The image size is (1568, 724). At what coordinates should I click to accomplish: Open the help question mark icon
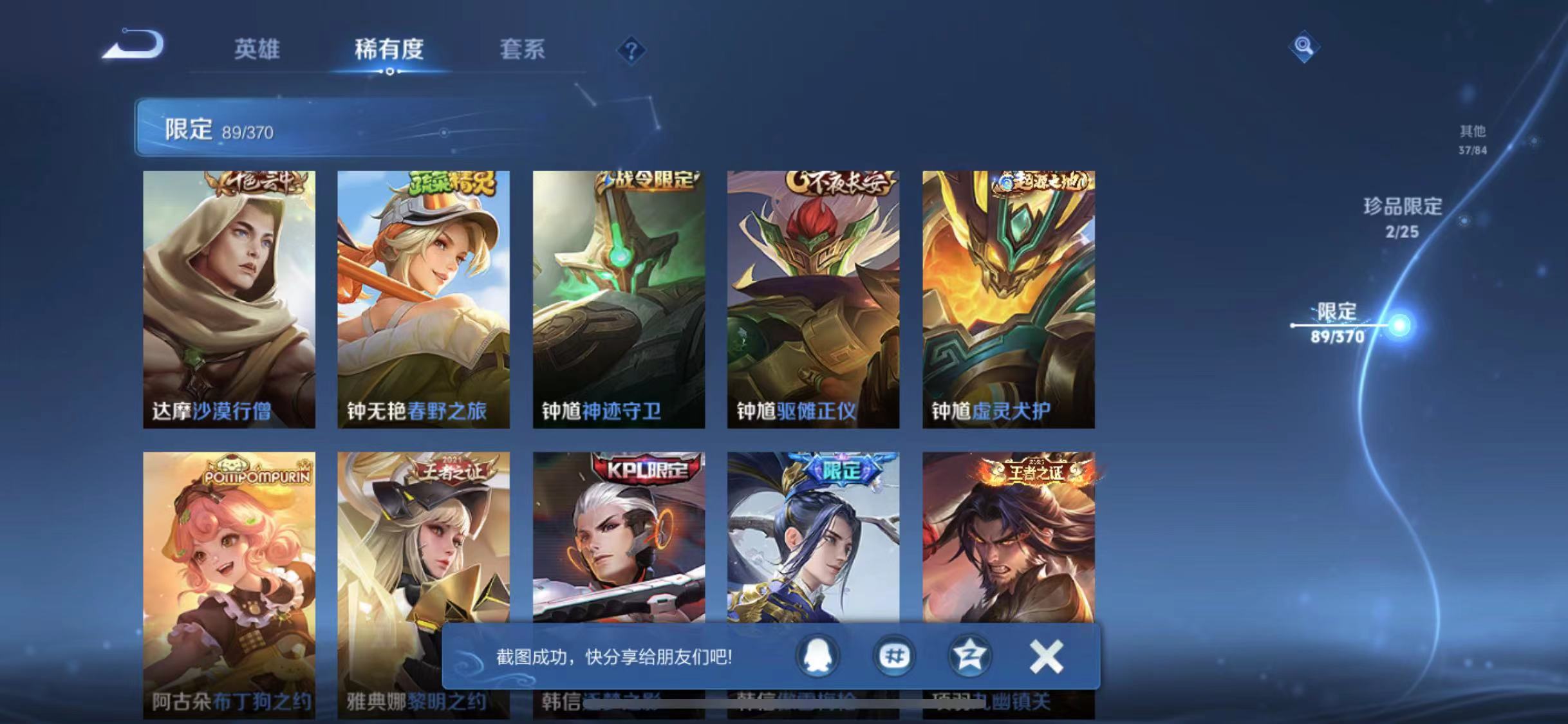633,50
